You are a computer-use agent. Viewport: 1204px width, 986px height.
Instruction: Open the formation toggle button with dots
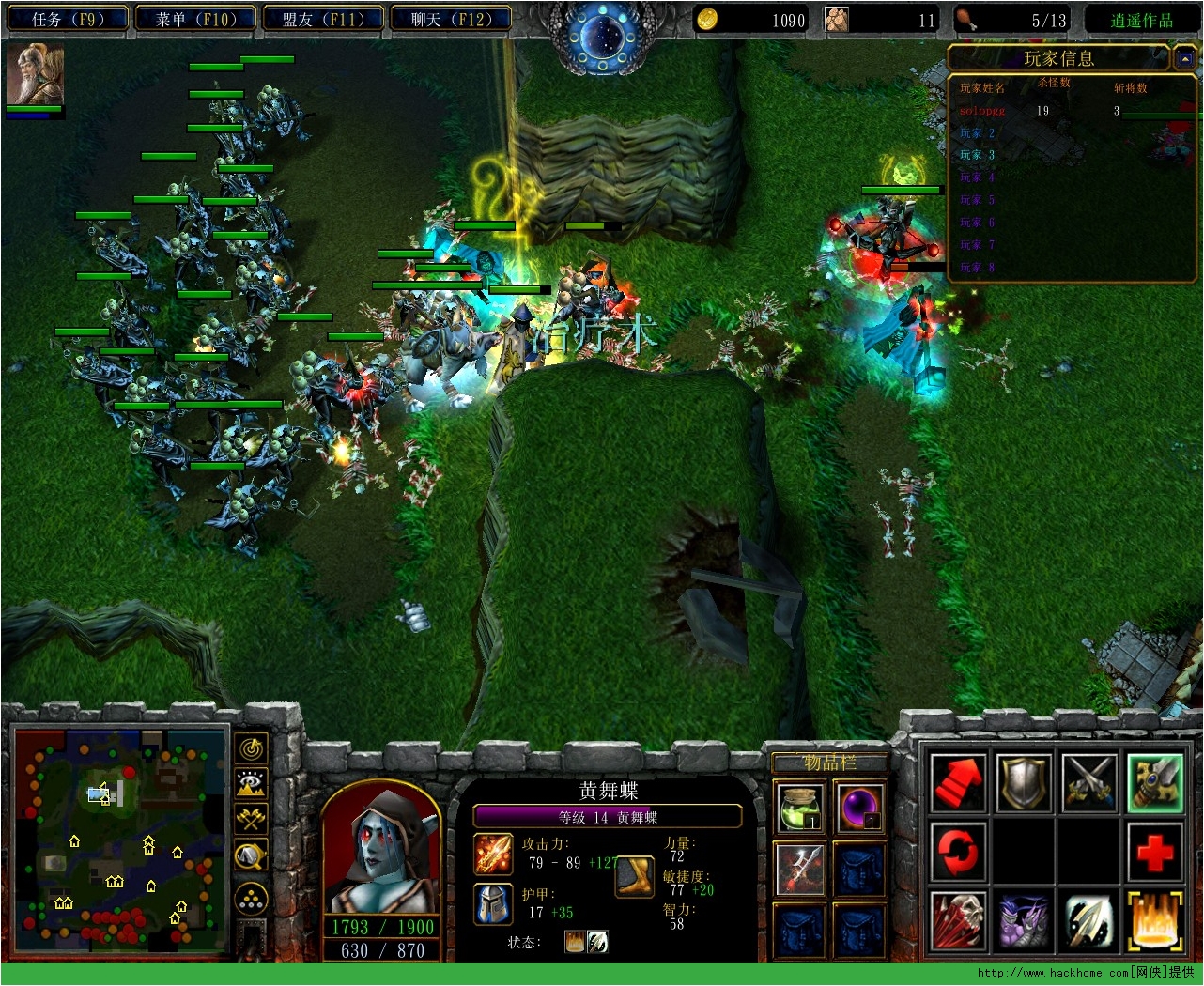(x=252, y=899)
